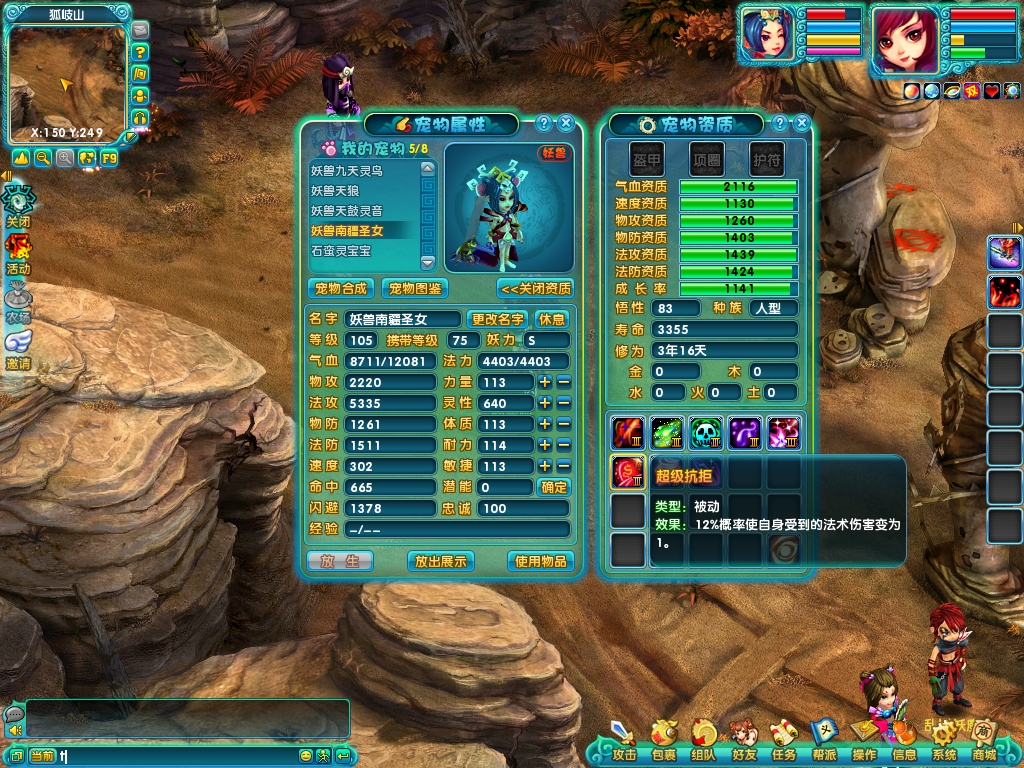Close the pet aptitude panel

tap(802, 123)
